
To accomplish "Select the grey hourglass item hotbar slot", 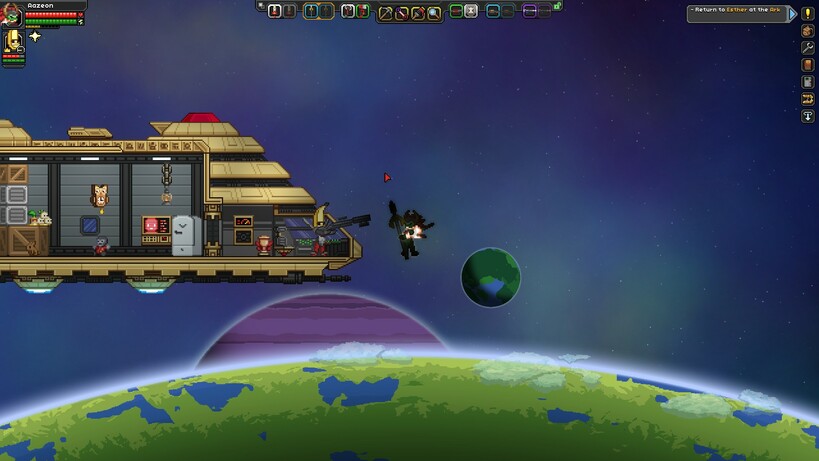I will tap(471, 11).
